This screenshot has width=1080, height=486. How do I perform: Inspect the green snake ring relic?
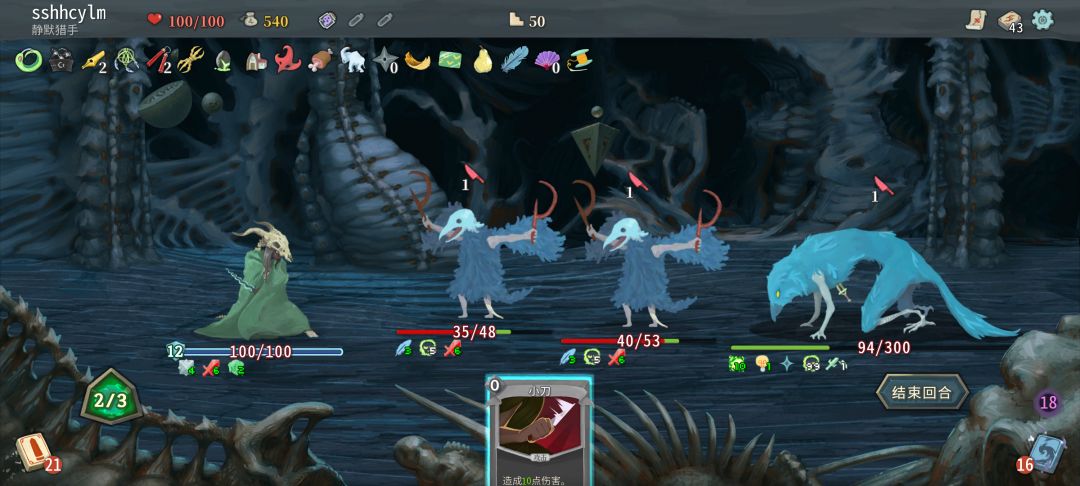27,60
